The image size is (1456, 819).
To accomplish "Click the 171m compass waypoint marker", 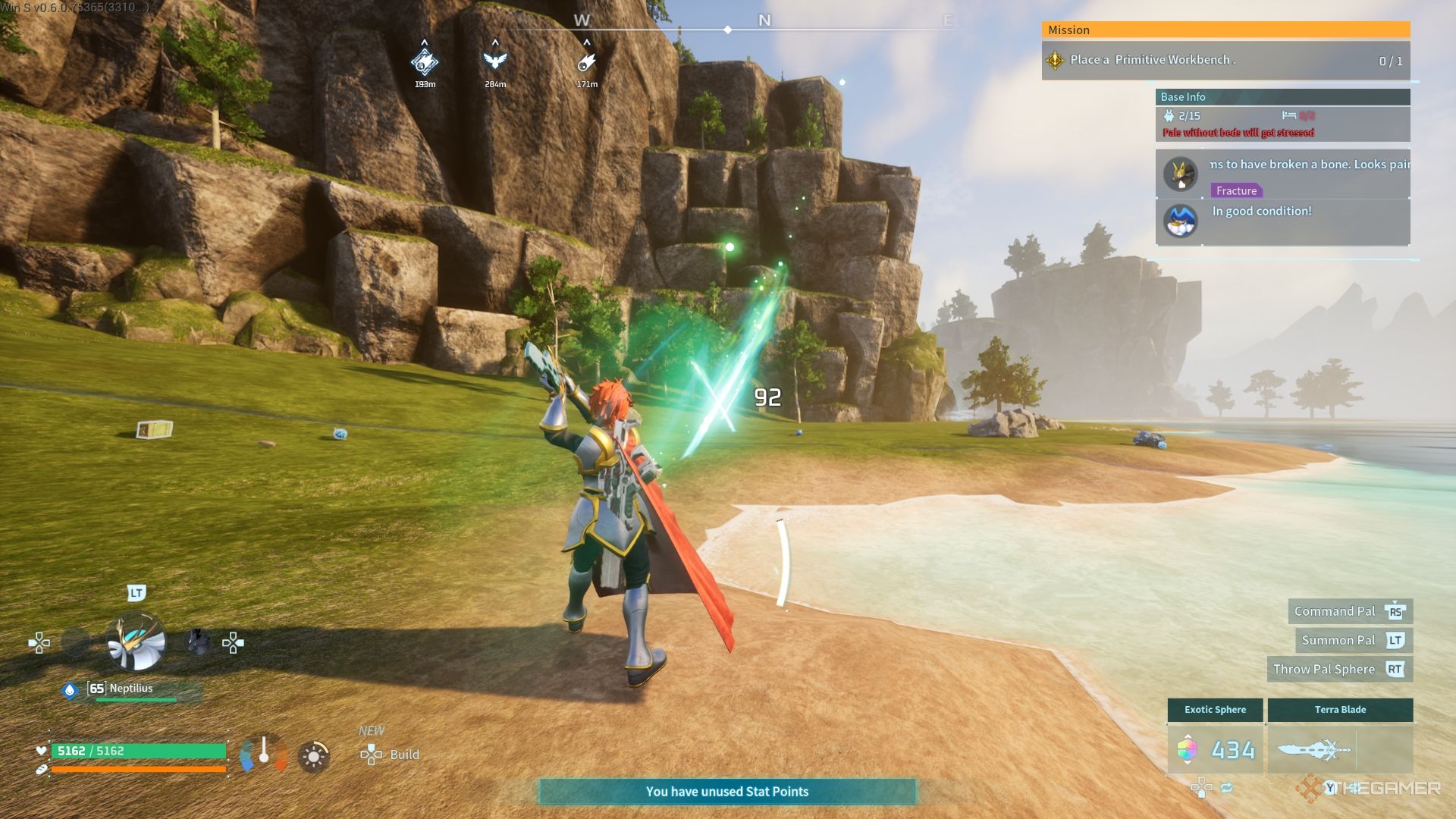I will click(586, 62).
